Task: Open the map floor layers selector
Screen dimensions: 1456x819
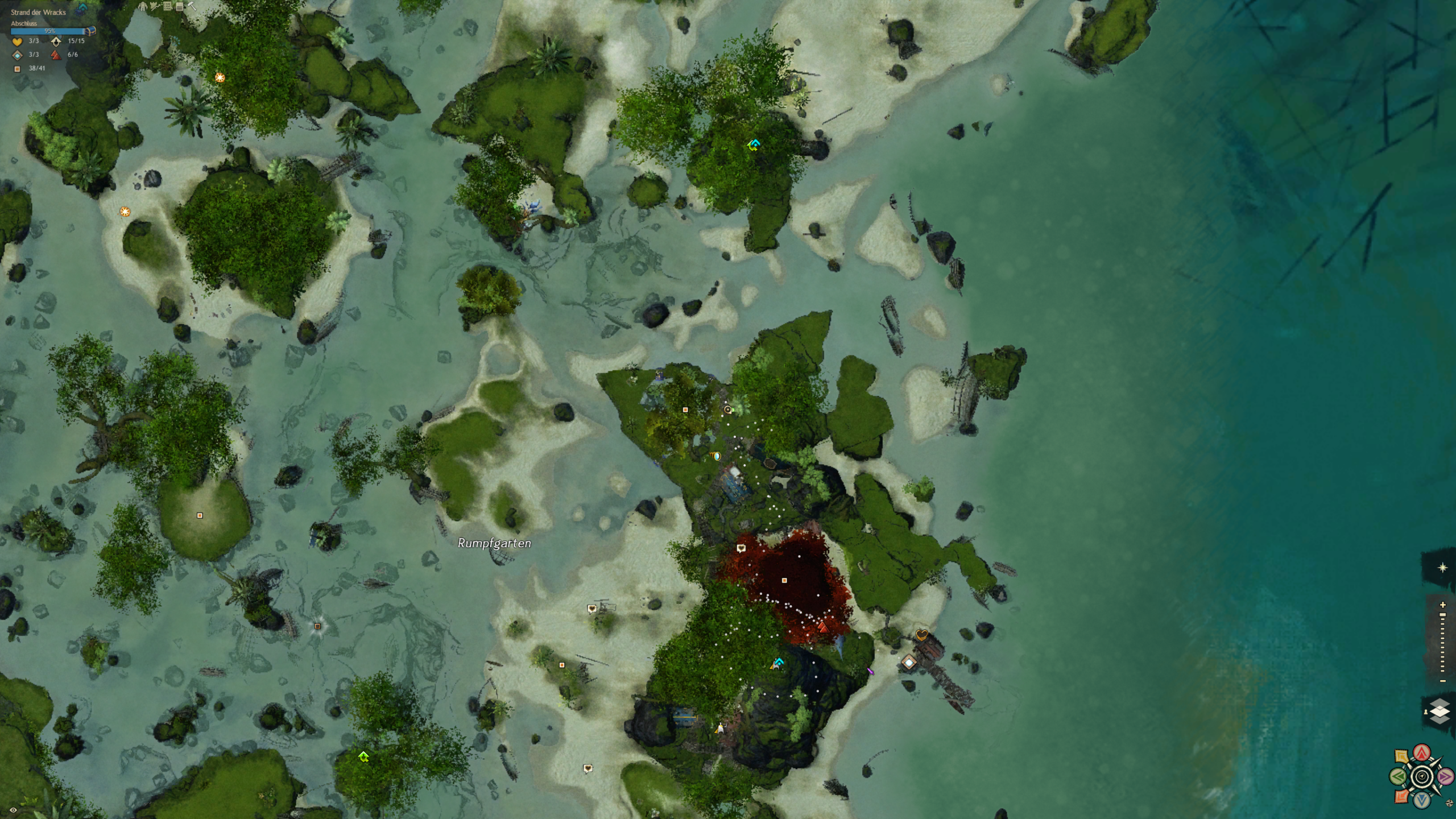Action: click(x=1440, y=712)
